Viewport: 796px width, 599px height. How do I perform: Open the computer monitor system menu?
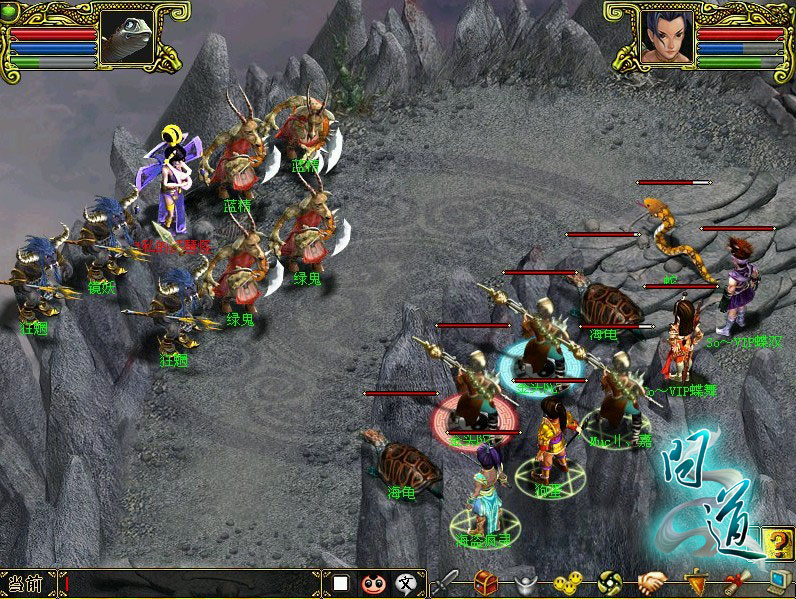click(777, 582)
